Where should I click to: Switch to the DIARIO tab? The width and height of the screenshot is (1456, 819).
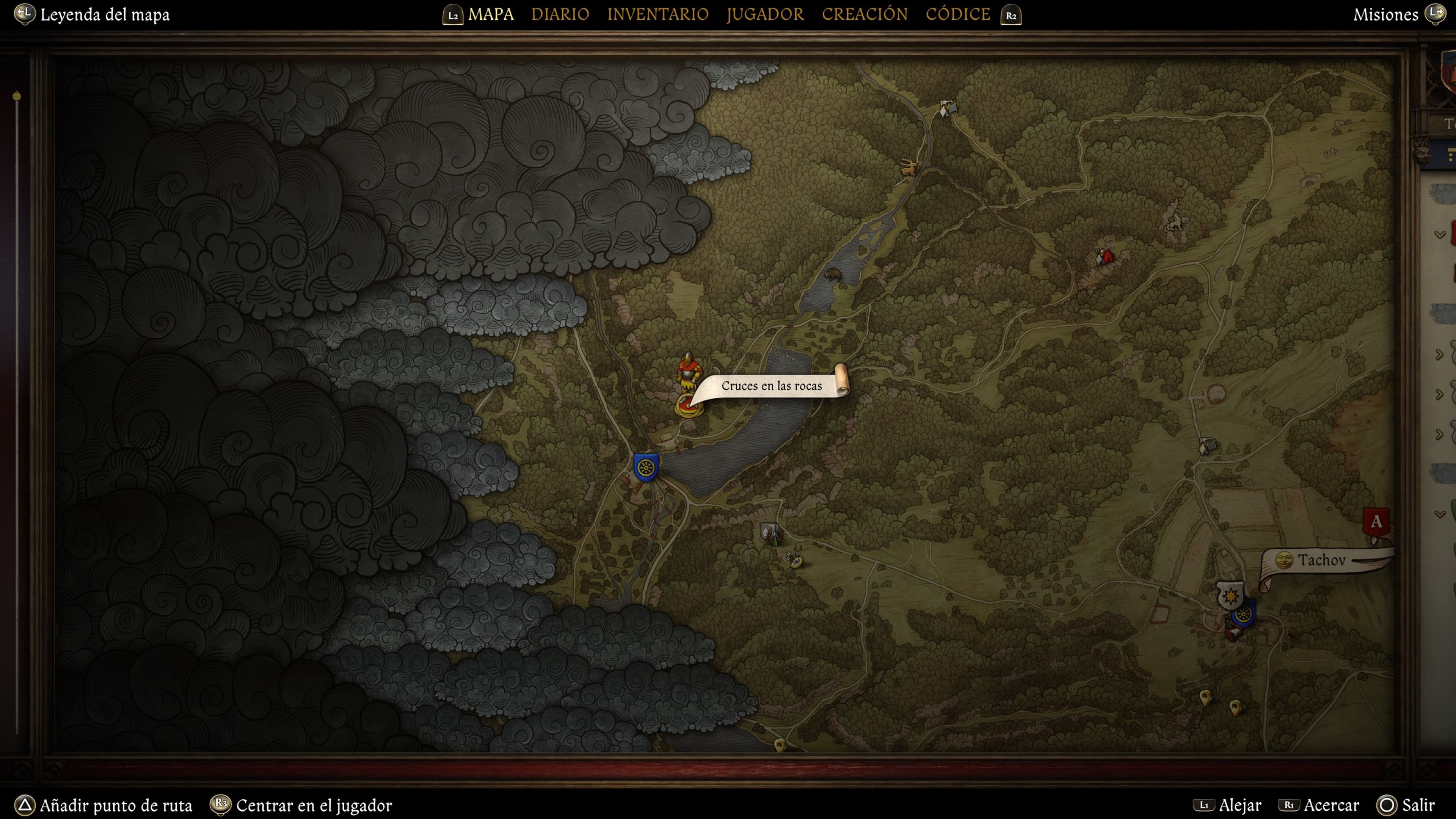[560, 14]
